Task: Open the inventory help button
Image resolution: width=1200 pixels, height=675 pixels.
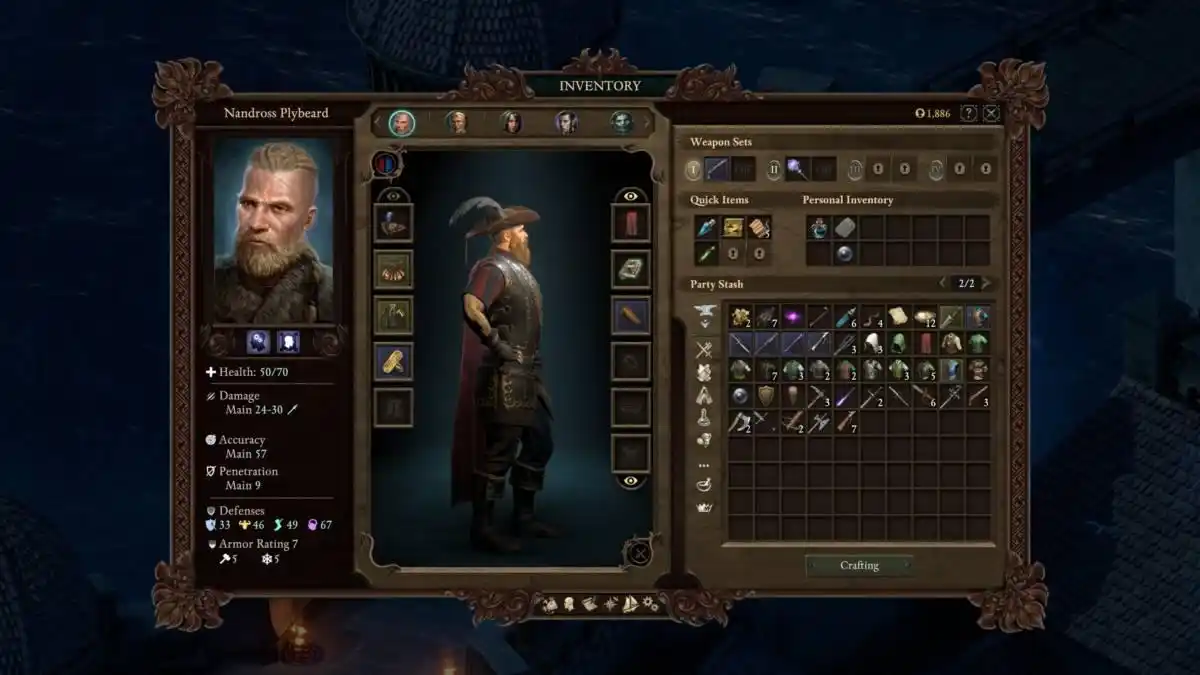Action: (968, 113)
